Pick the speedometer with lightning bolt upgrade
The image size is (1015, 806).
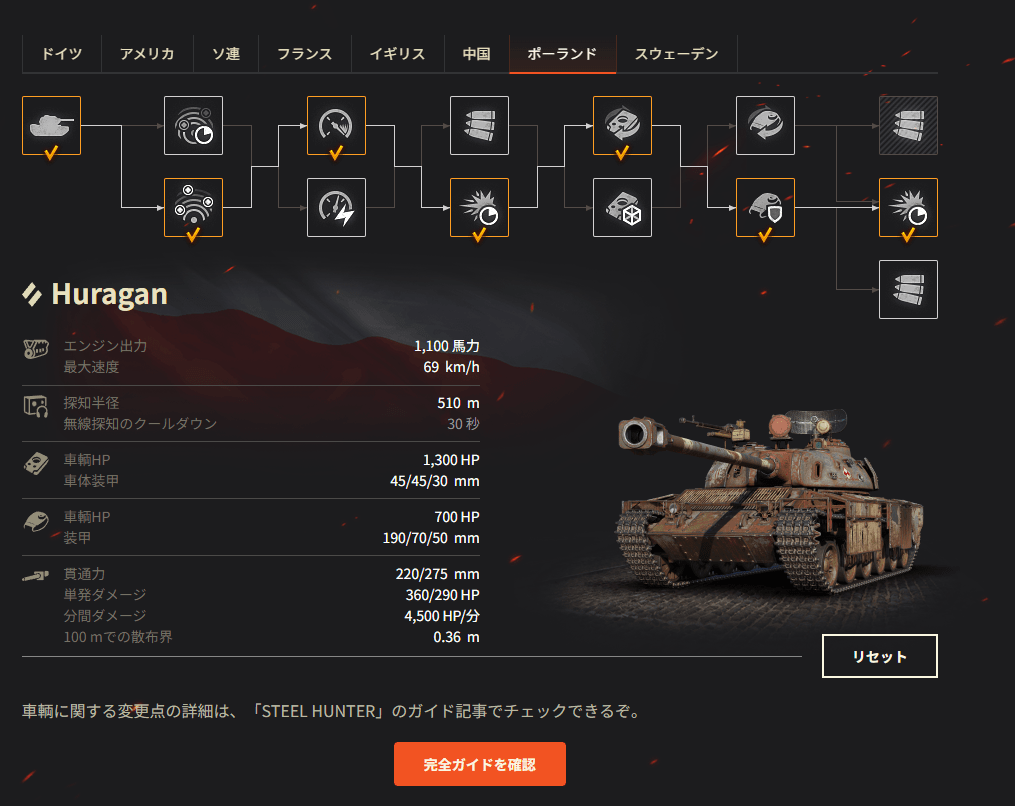(337, 207)
